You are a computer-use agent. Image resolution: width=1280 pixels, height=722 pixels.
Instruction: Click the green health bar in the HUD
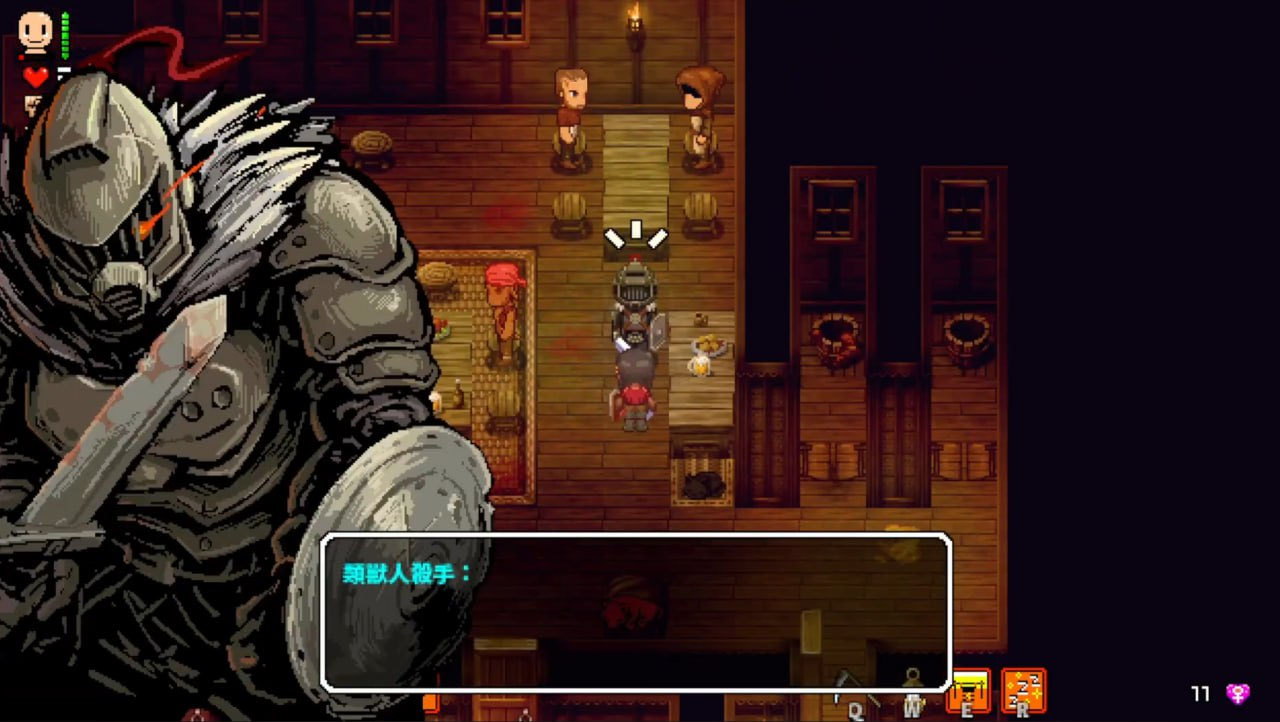coord(65,35)
